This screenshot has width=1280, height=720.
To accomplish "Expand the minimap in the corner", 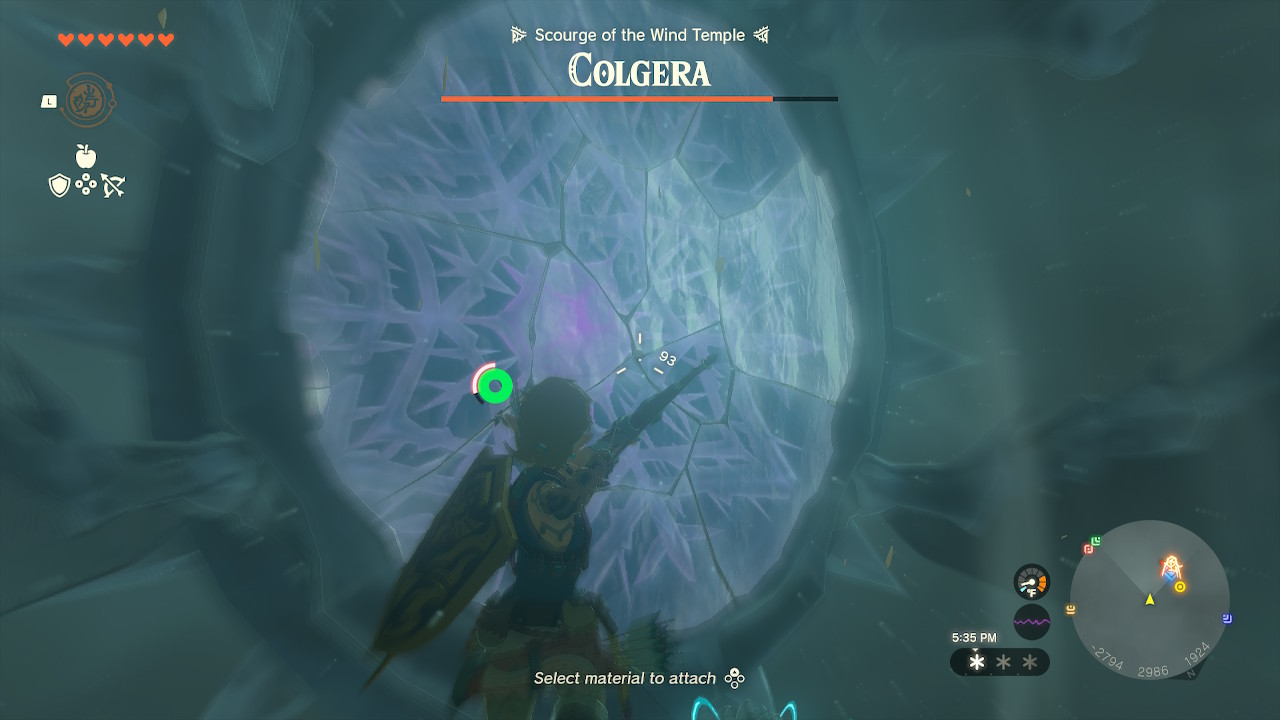I will click(x=1150, y=602).
